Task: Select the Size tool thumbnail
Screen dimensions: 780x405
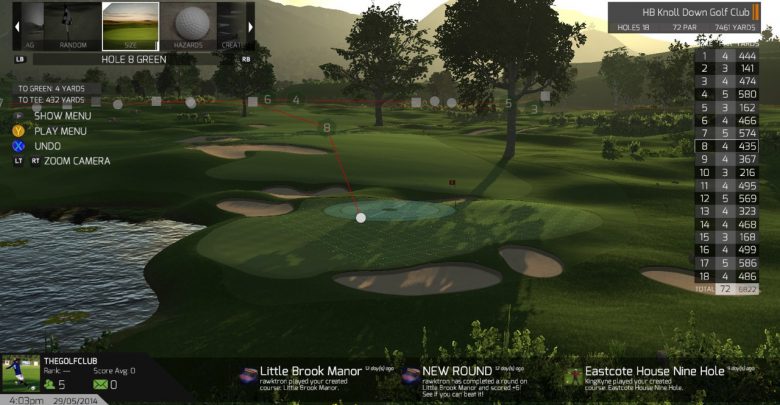Action: point(131,26)
